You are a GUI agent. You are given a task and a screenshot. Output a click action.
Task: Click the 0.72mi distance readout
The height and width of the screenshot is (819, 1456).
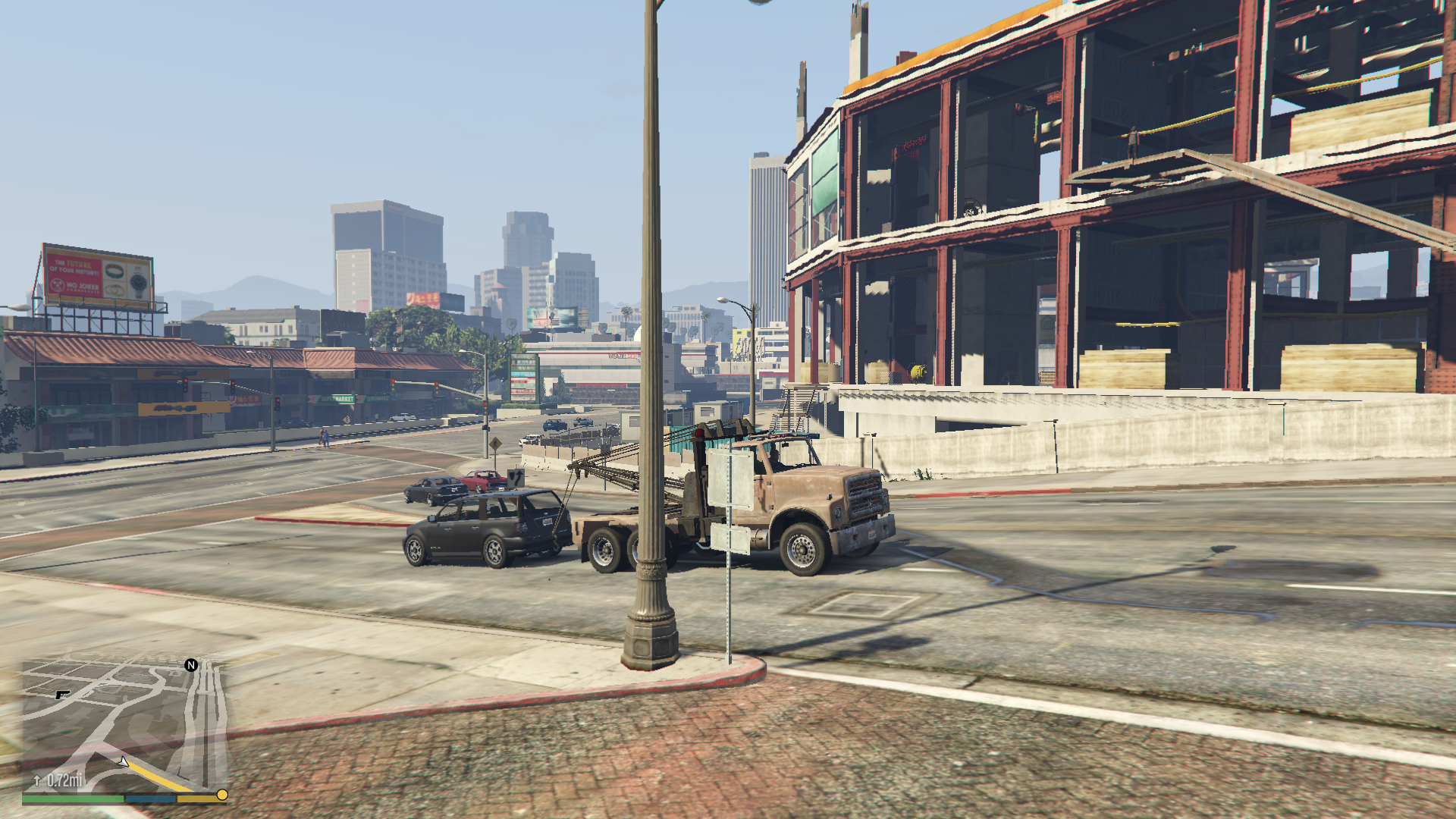65,780
